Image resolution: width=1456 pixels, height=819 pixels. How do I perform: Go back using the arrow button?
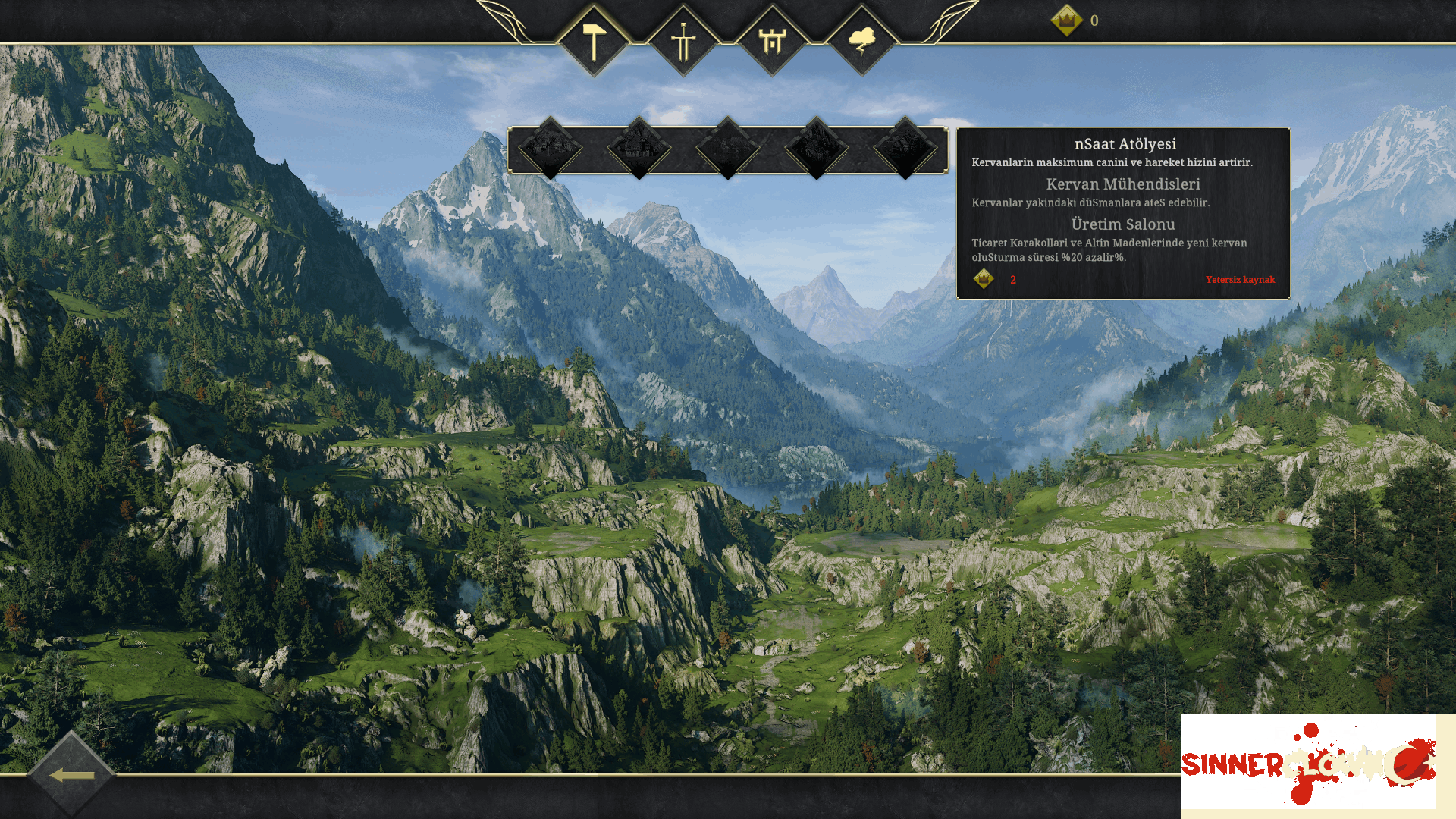pyautogui.click(x=72, y=775)
